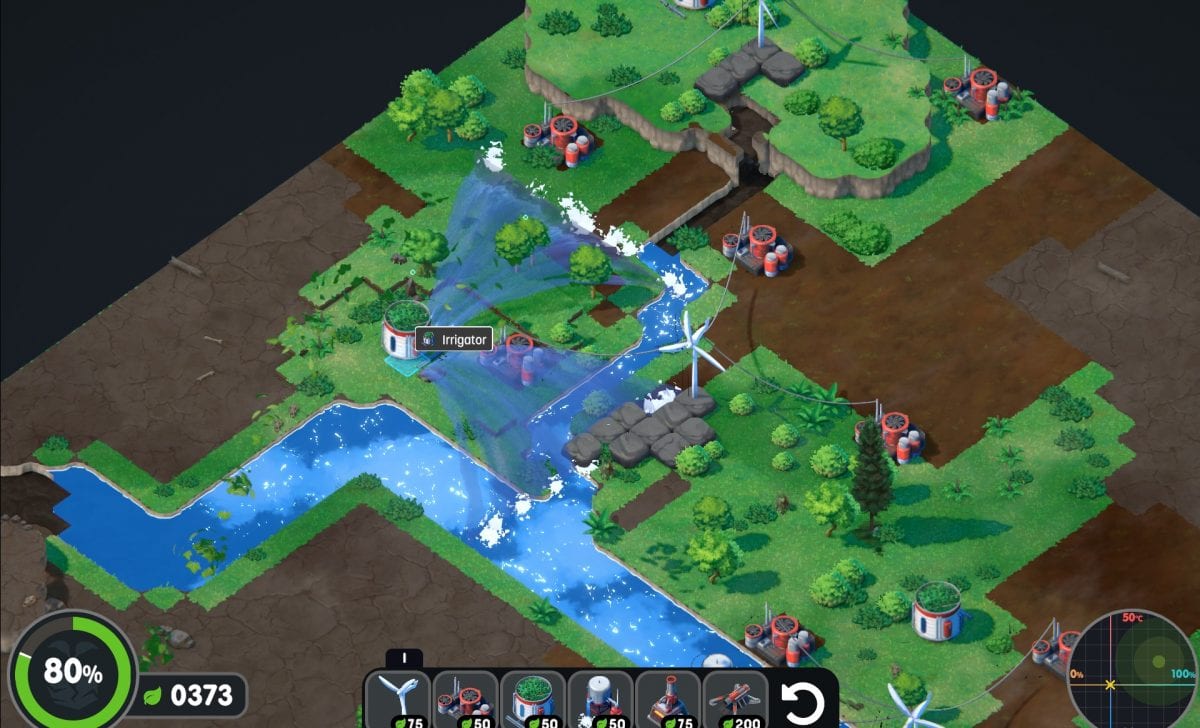
Task: Open the 80% restoration progress dial
Action: pos(72,672)
